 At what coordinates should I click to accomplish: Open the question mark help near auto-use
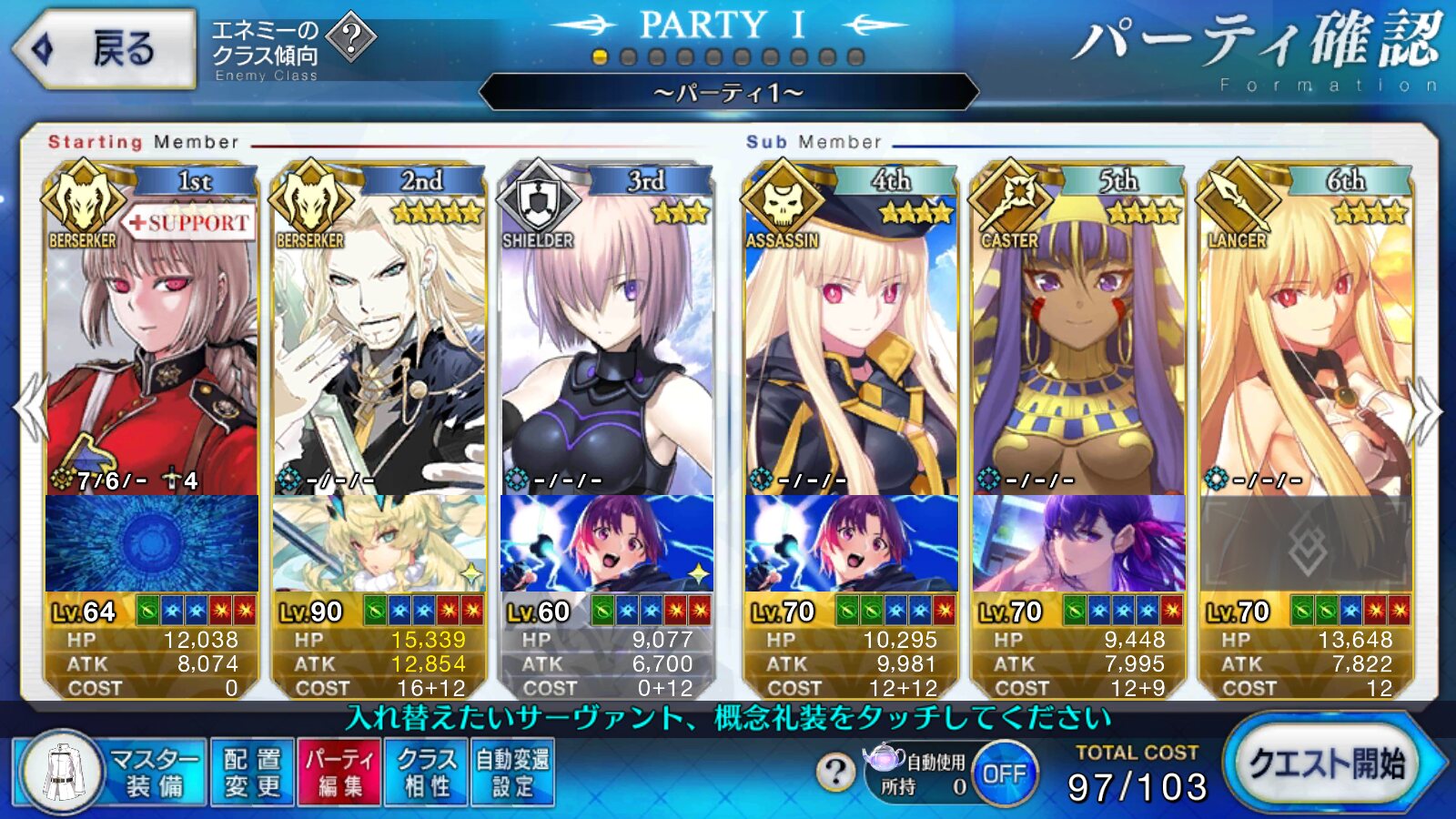[834, 772]
